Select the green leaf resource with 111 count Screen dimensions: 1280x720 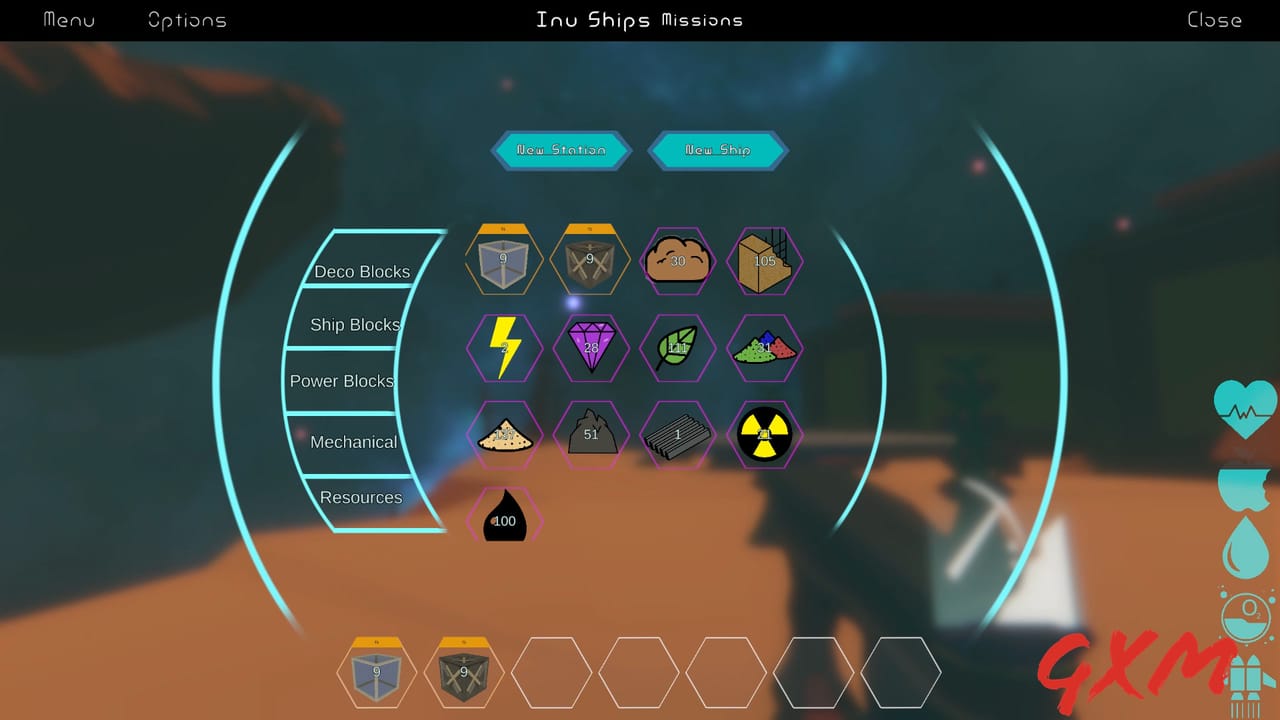[678, 348]
